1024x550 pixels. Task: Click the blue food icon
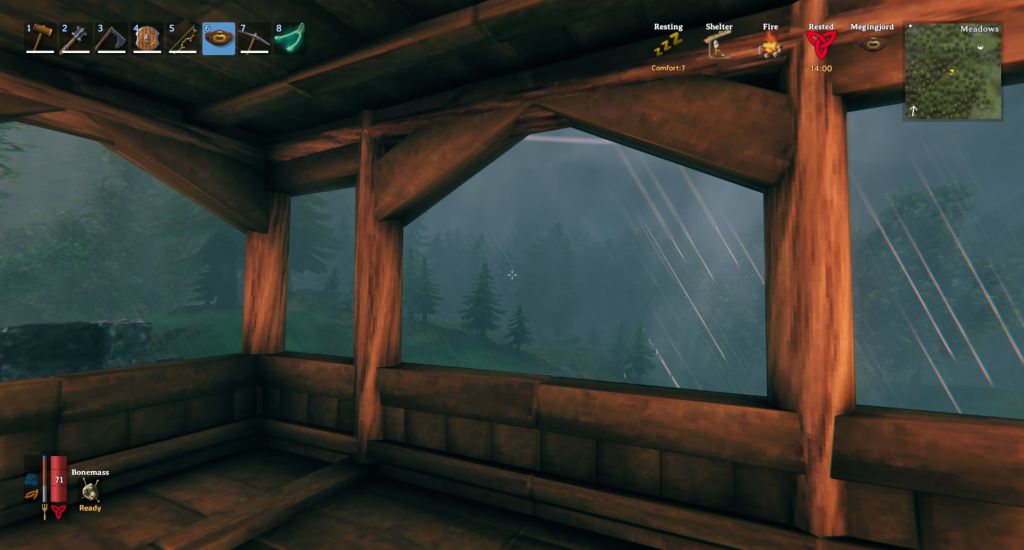click(32, 479)
